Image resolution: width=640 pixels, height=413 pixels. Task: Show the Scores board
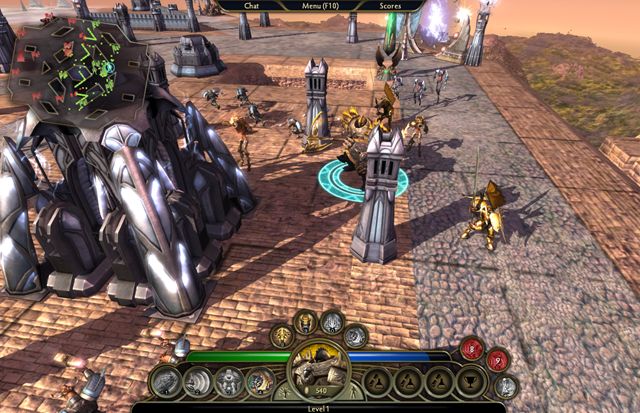tap(395, 6)
